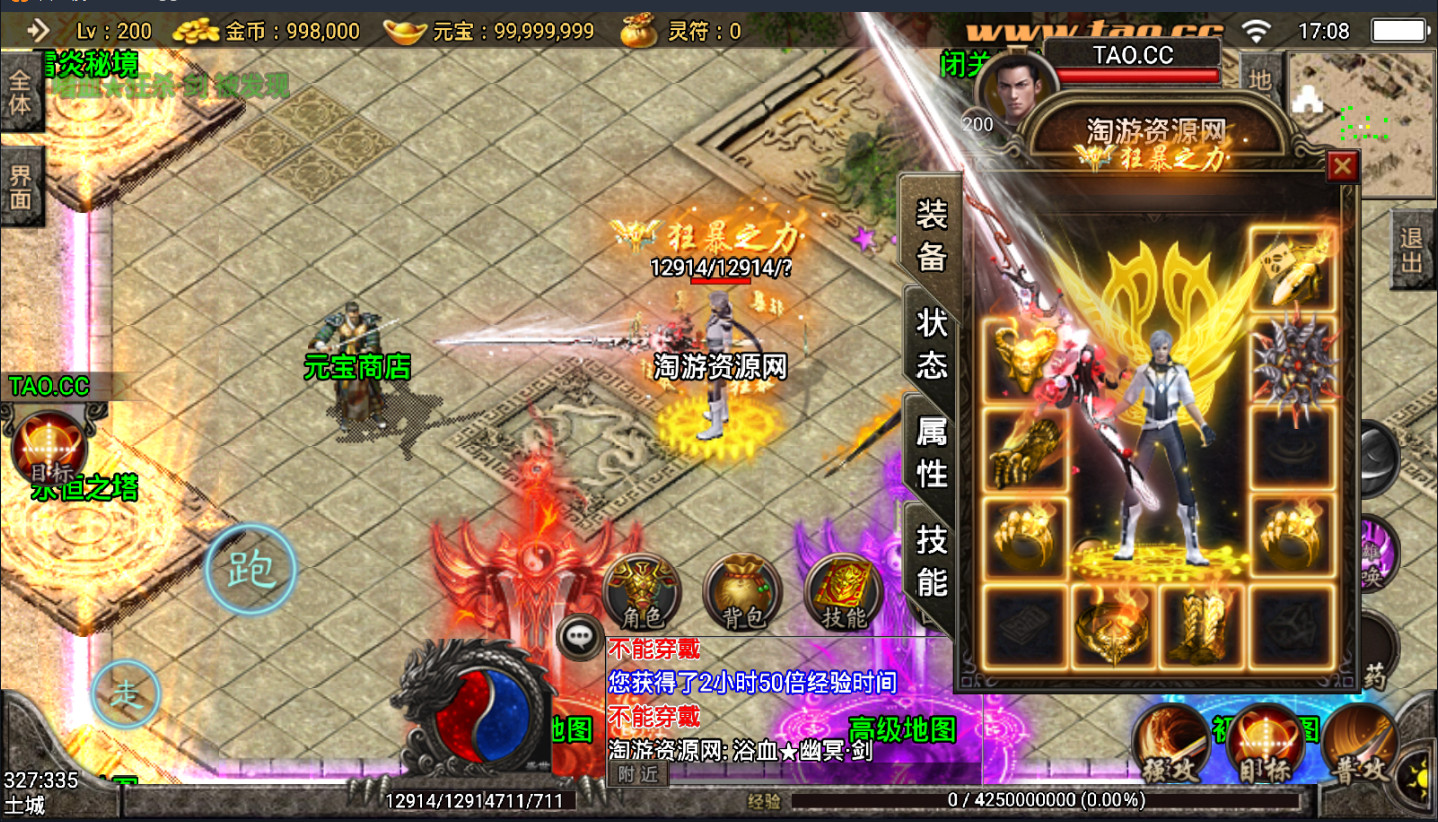Select the flaming belt slot
Image resolution: width=1438 pixels, height=822 pixels.
click(1114, 626)
